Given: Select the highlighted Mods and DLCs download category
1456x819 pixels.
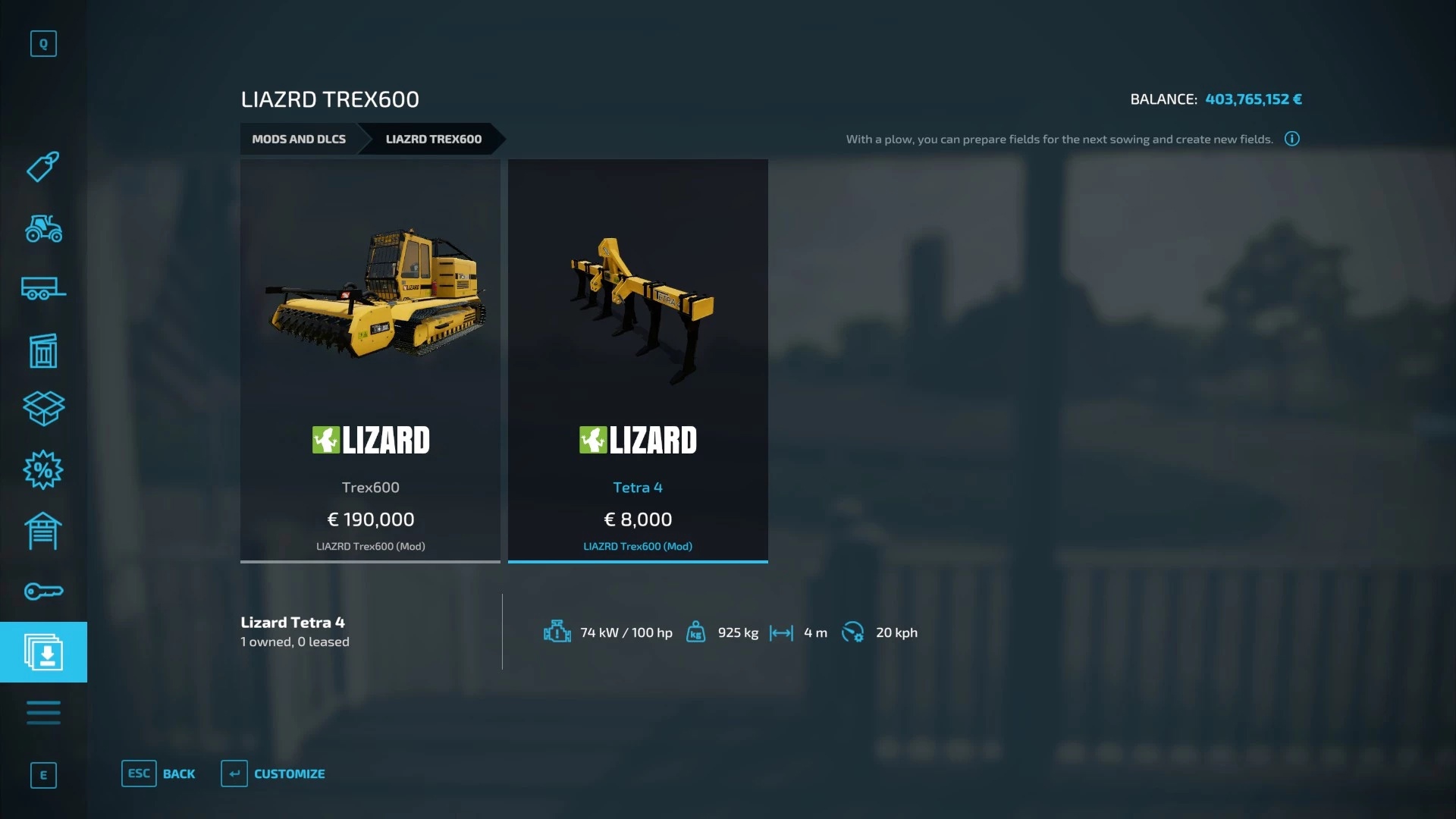Looking at the screenshot, I should point(43,652).
